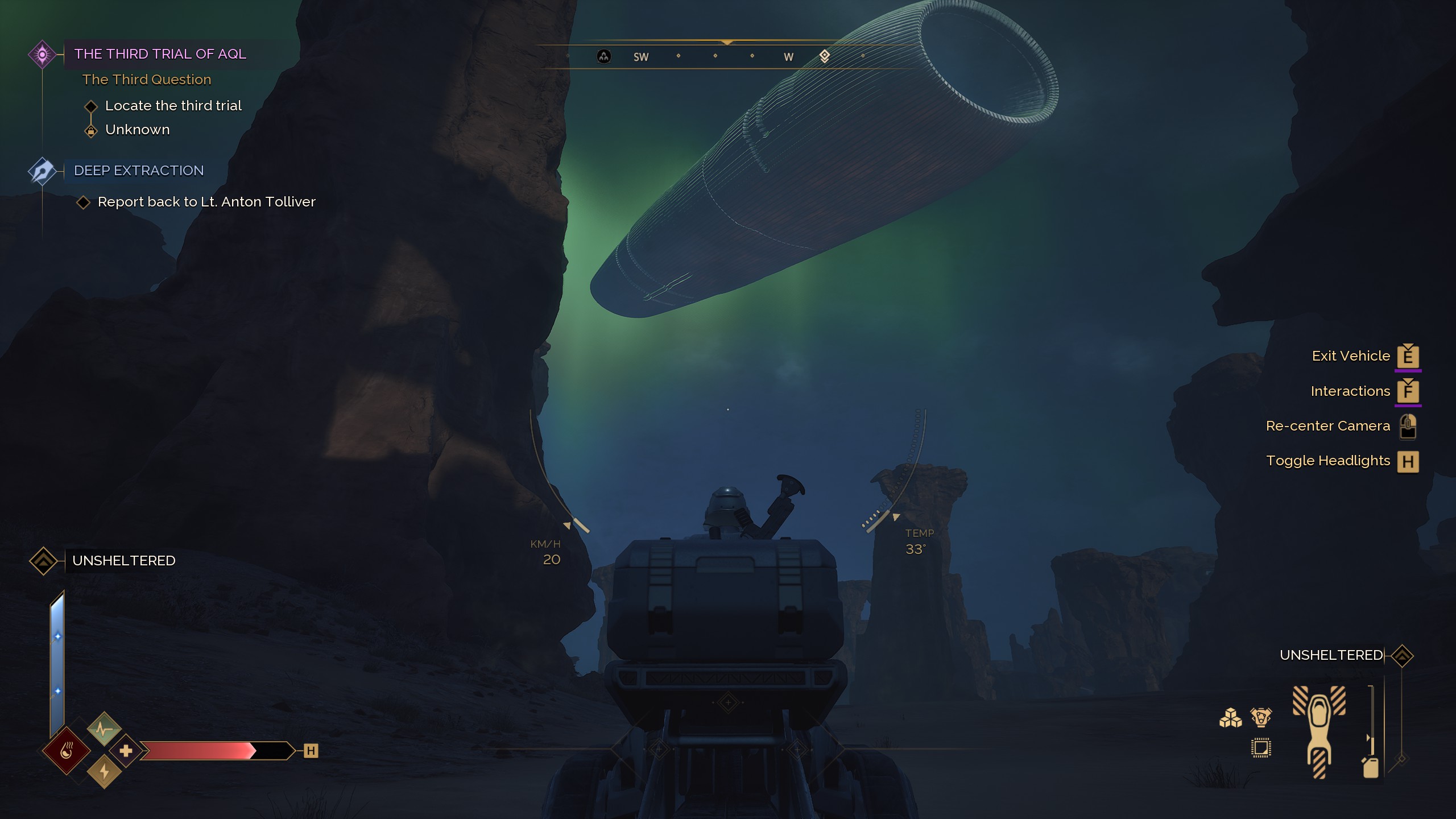Image resolution: width=1456 pixels, height=819 pixels.
Task: Click the healing cross icon by health bar
Action: click(x=126, y=751)
